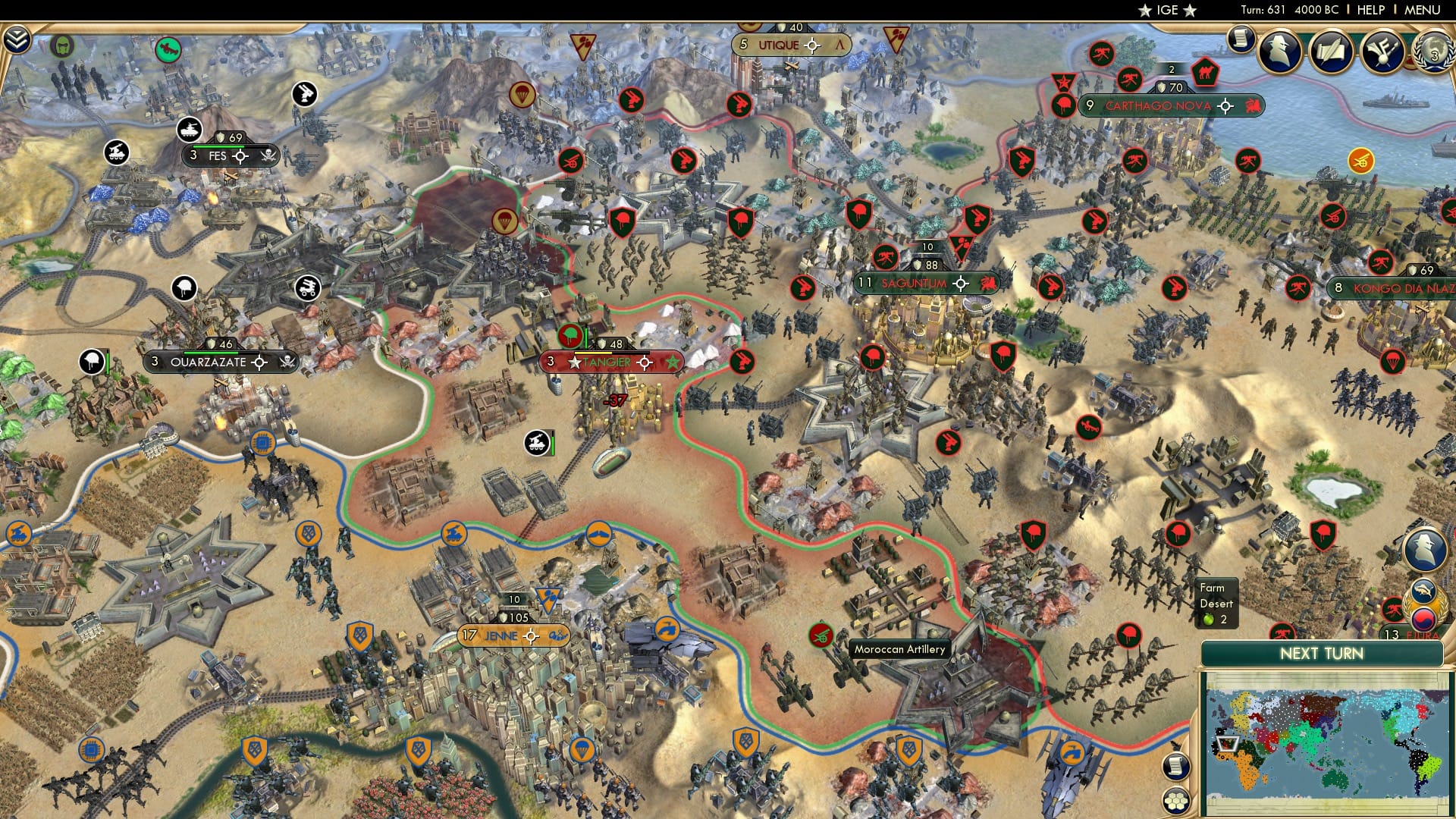Image resolution: width=1456 pixels, height=819 pixels.
Task: Click the crosshair icon on Jenne city banner
Action: (531, 635)
